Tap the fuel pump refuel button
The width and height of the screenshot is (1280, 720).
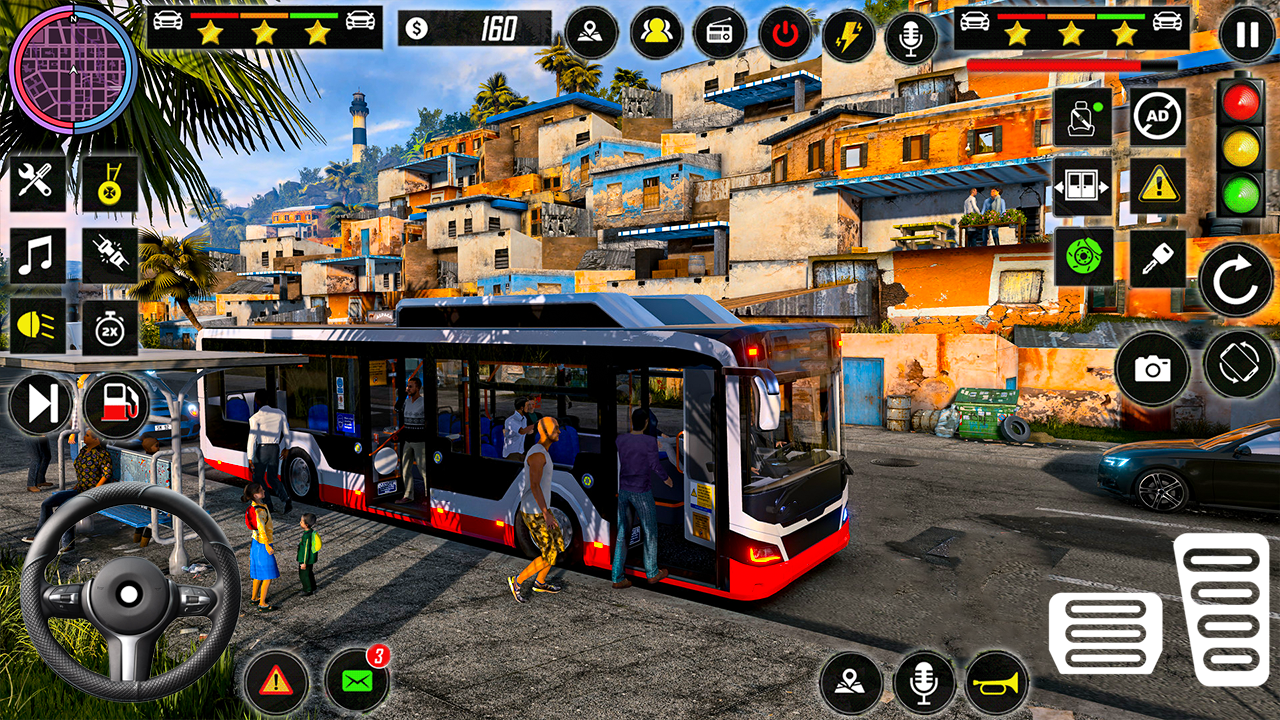tap(116, 405)
